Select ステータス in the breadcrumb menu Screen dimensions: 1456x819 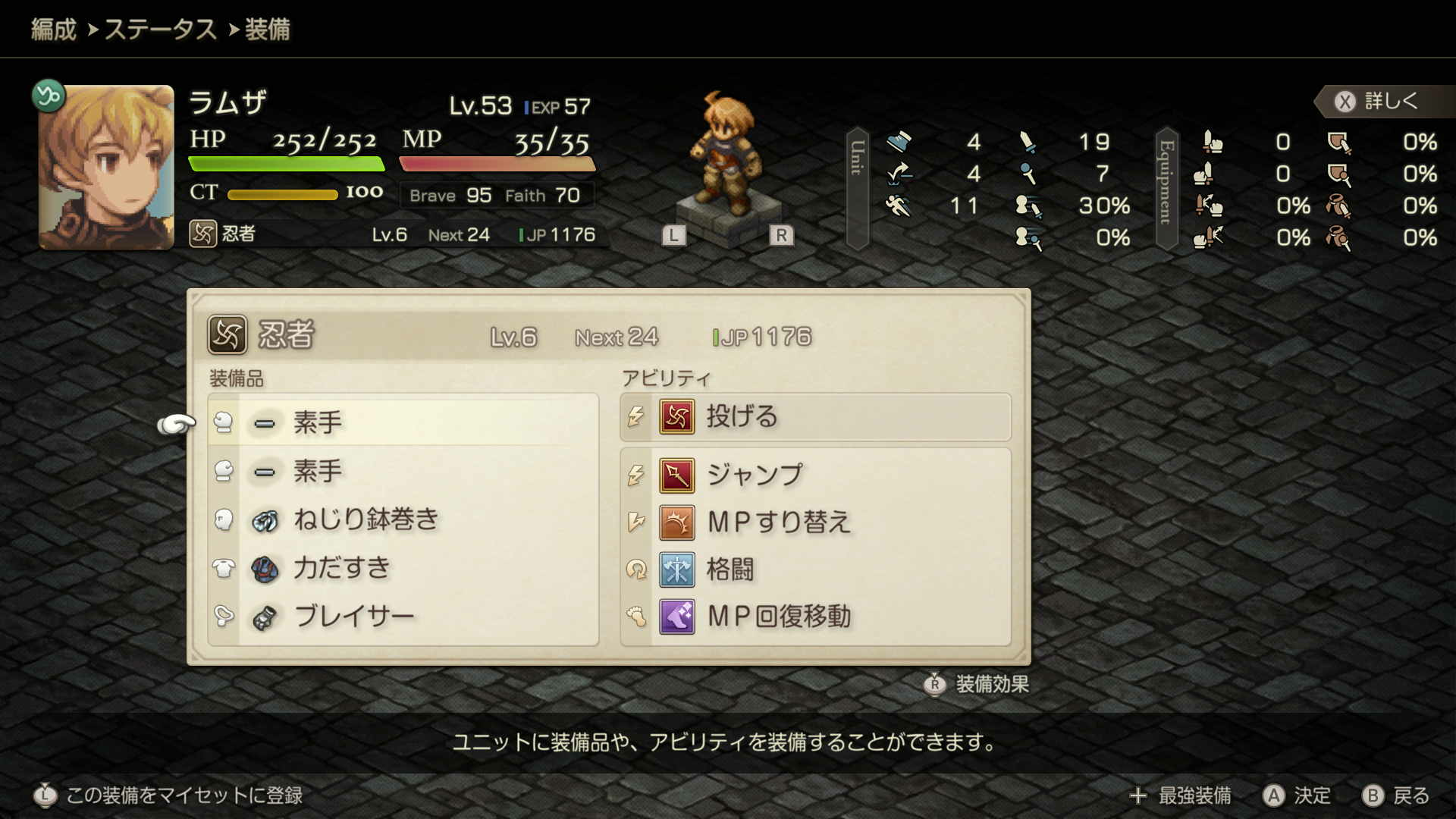click(162, 29)
